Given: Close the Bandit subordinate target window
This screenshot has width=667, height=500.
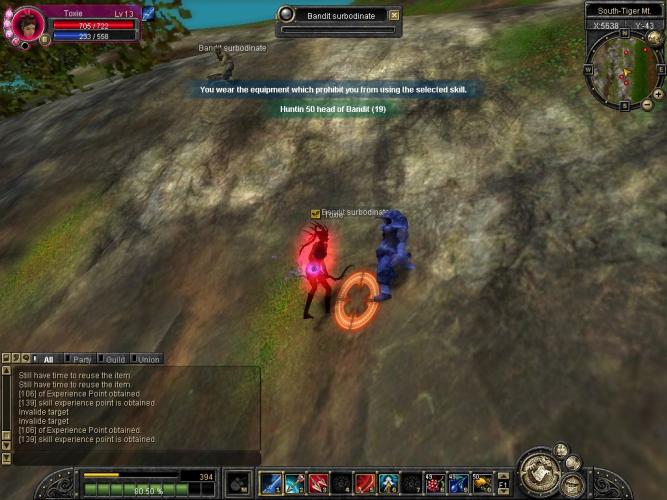Looking at the screenshot, I should 394,15.
